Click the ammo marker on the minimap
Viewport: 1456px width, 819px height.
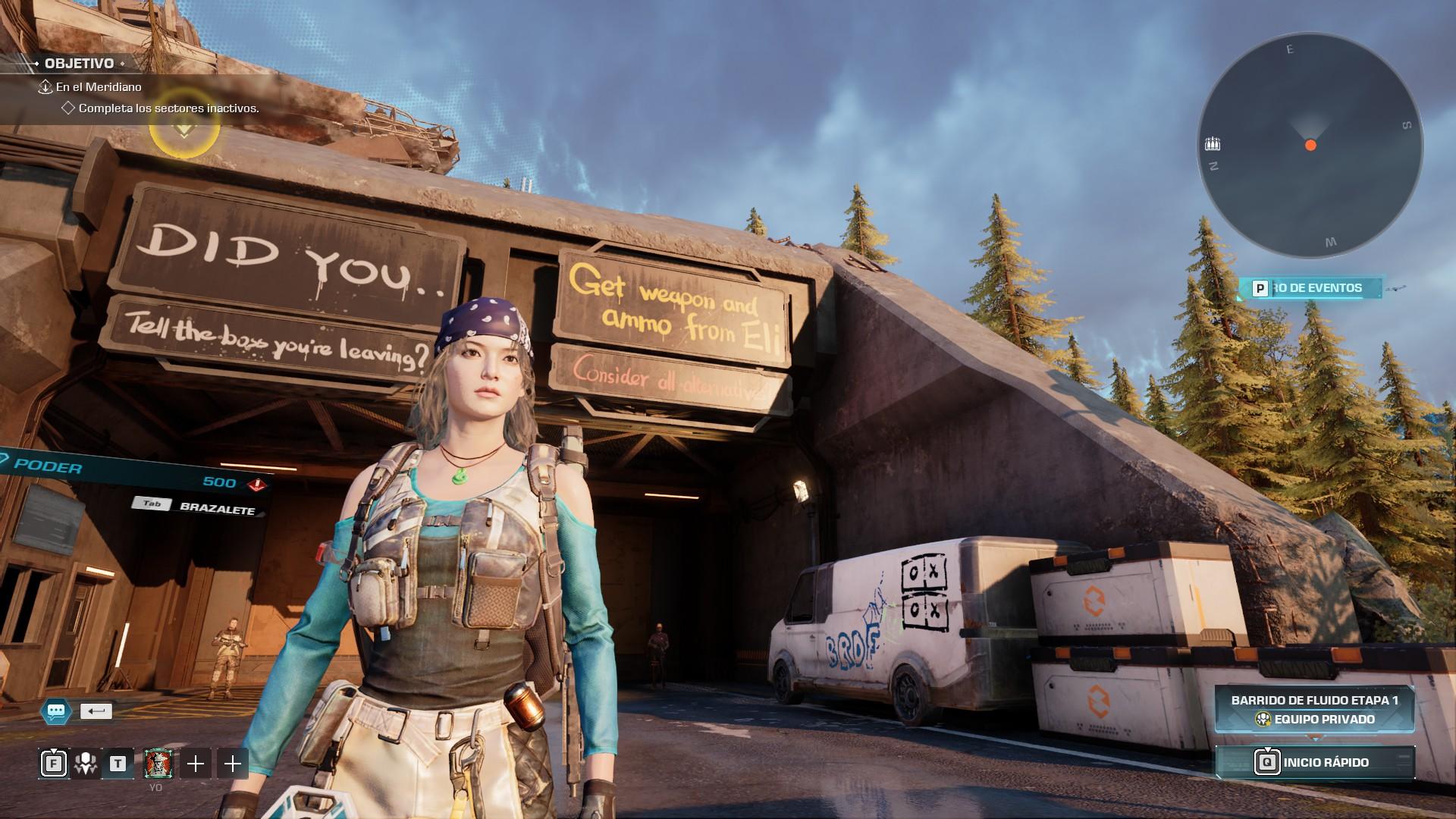(1213, 144)
